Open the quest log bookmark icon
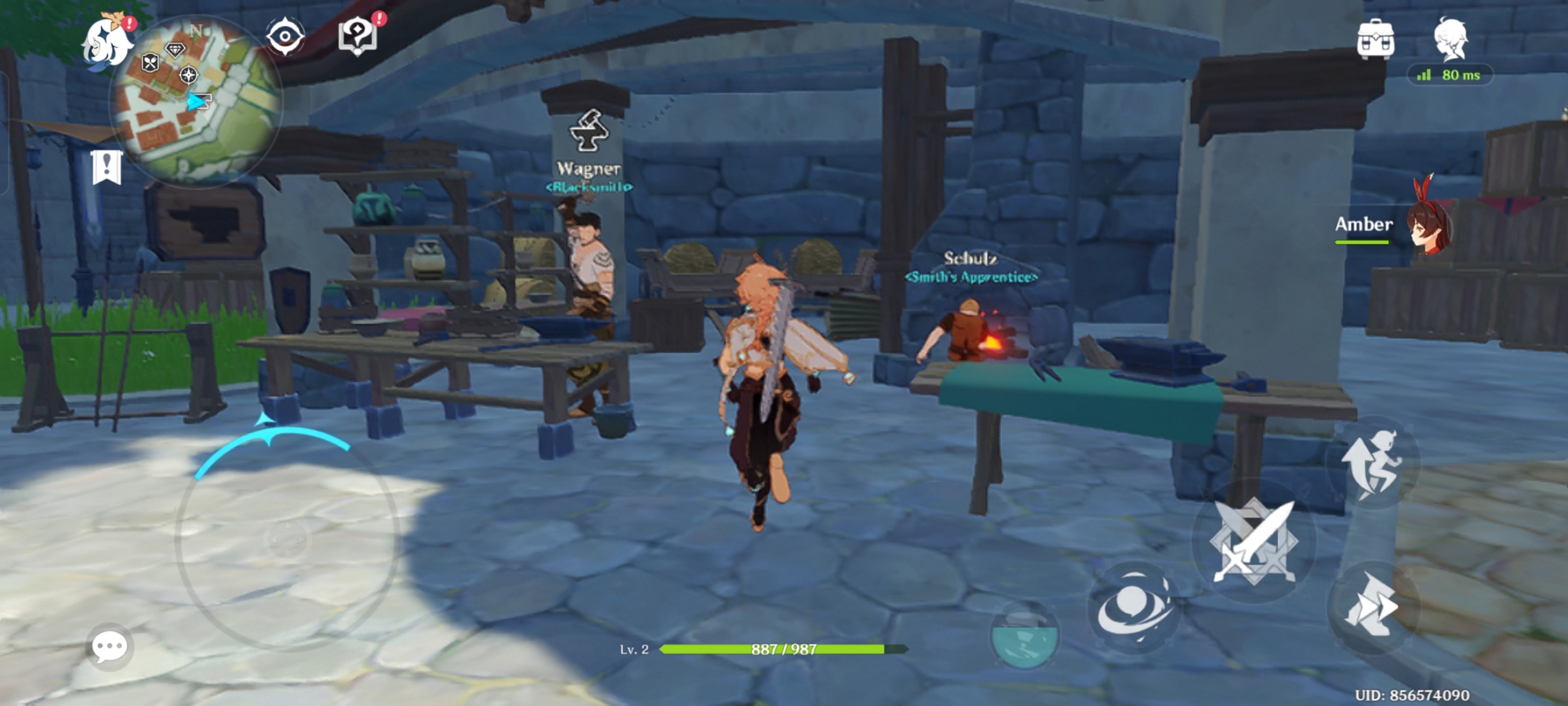The width and height of the screenshot is (1568, 706). [x=107, y=166]
